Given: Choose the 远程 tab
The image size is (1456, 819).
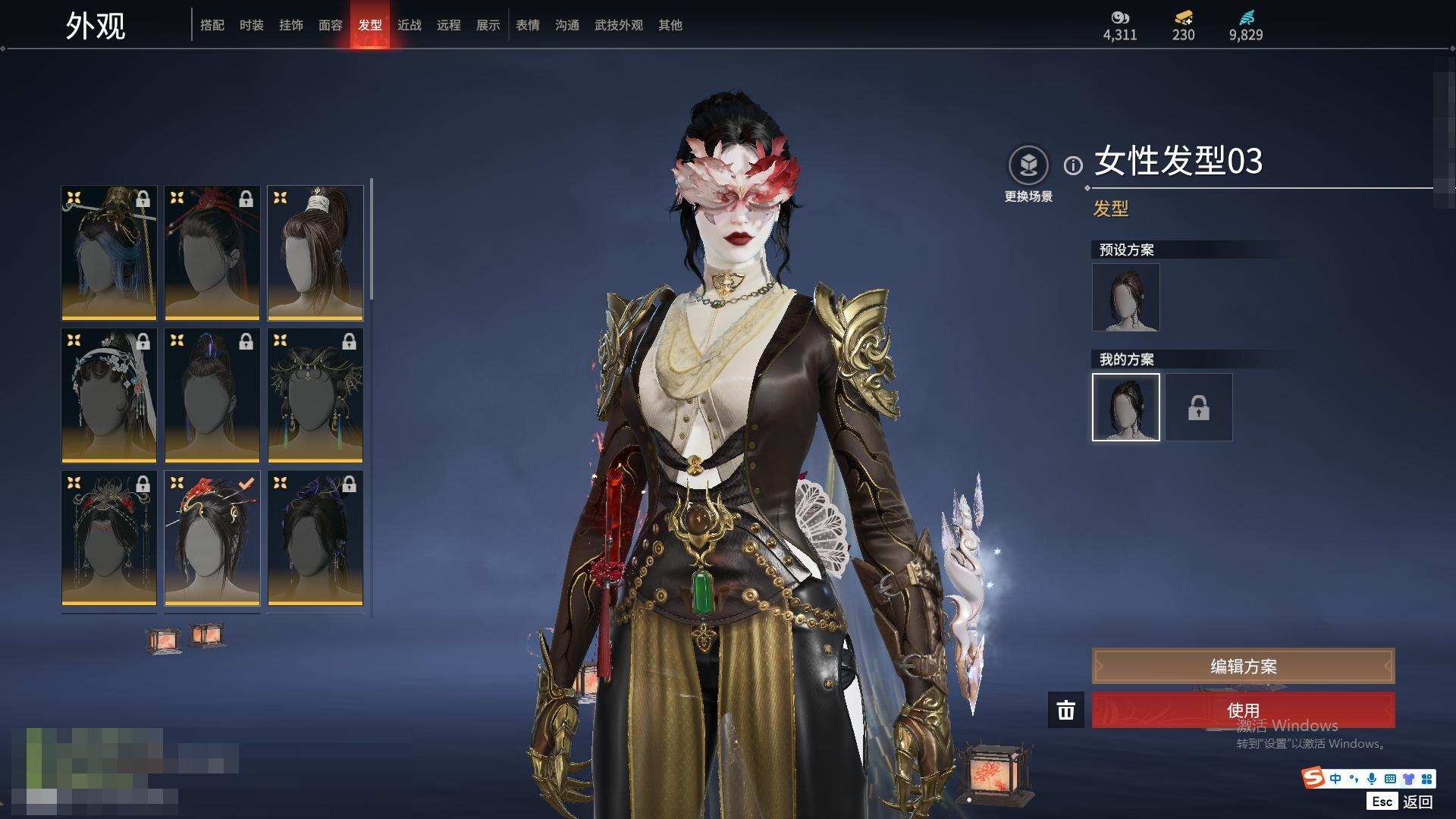Looking at the screenshot, I should click(x=448, y=25).
